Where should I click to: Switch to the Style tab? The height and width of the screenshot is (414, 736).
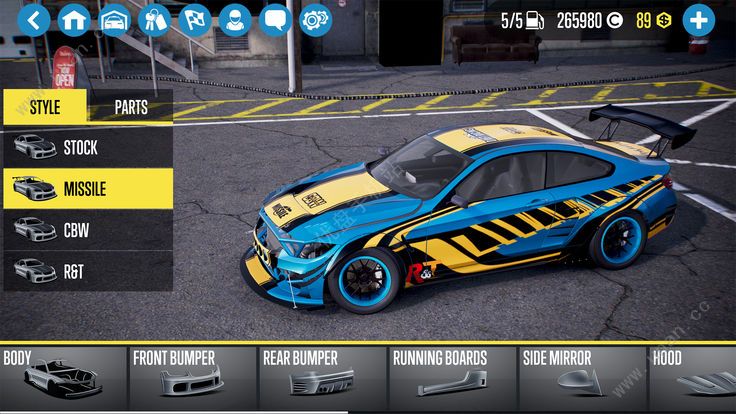coord(45,106)
